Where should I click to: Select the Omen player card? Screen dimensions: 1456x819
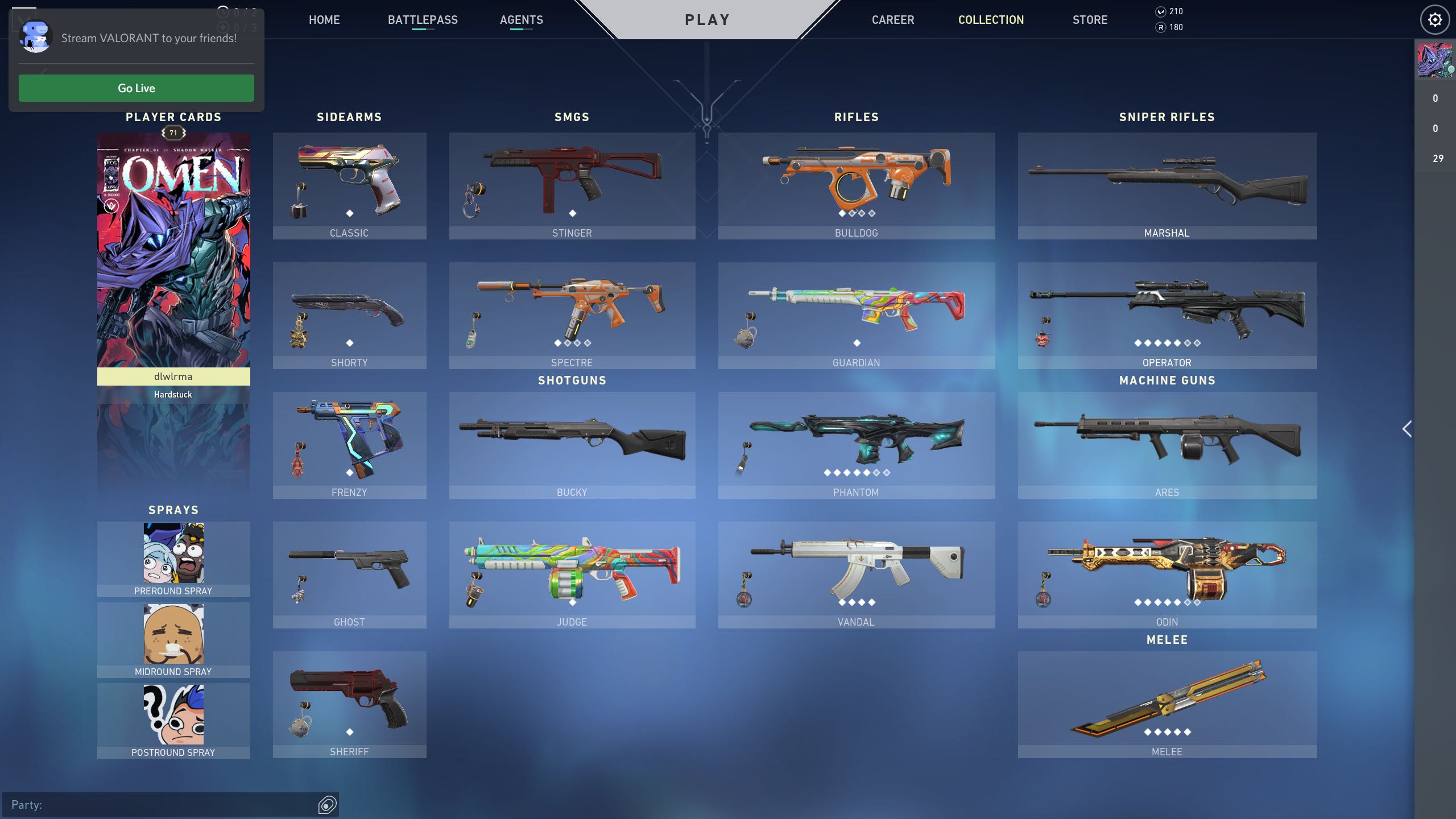pos(173,250)
